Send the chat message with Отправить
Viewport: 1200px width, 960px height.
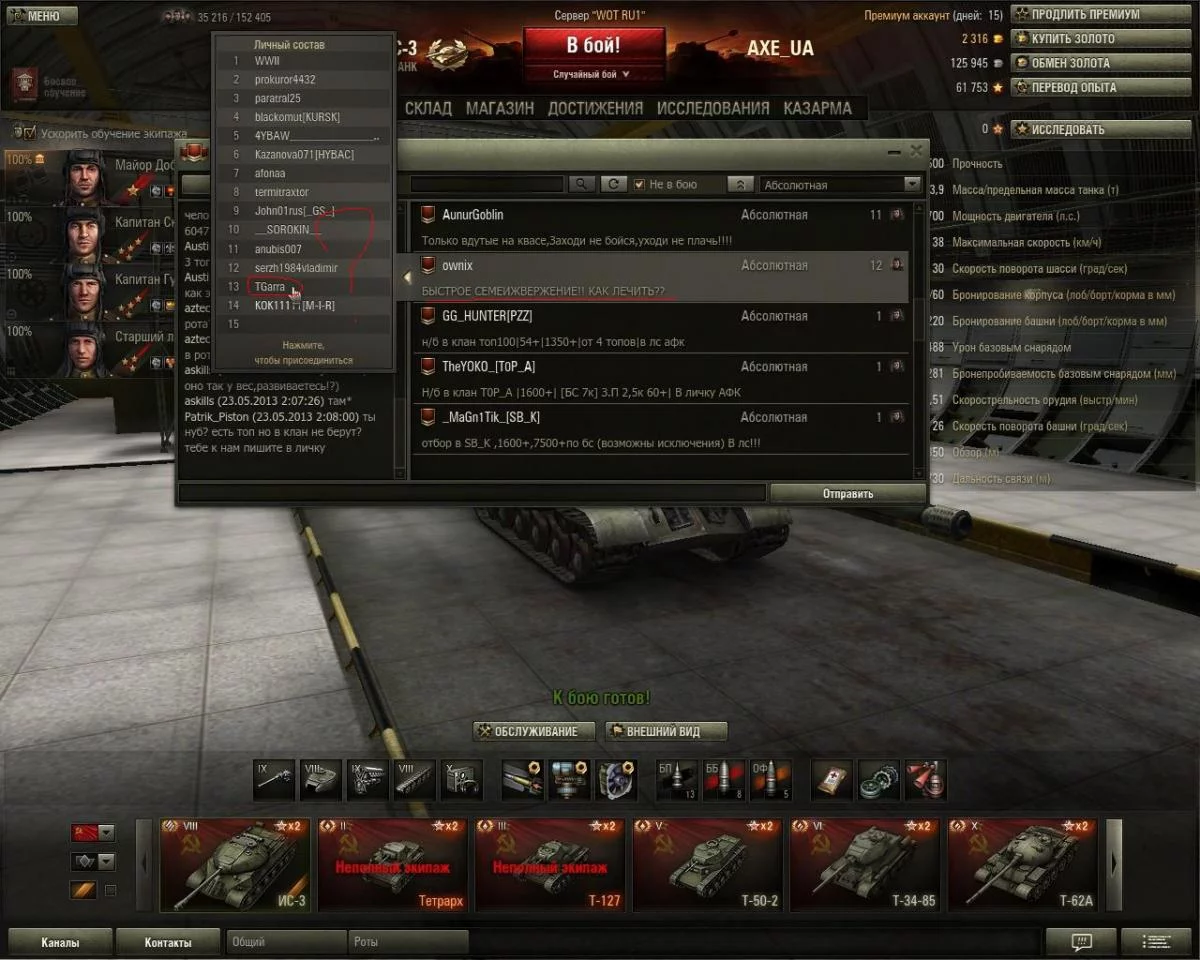(x=848, y=493)
